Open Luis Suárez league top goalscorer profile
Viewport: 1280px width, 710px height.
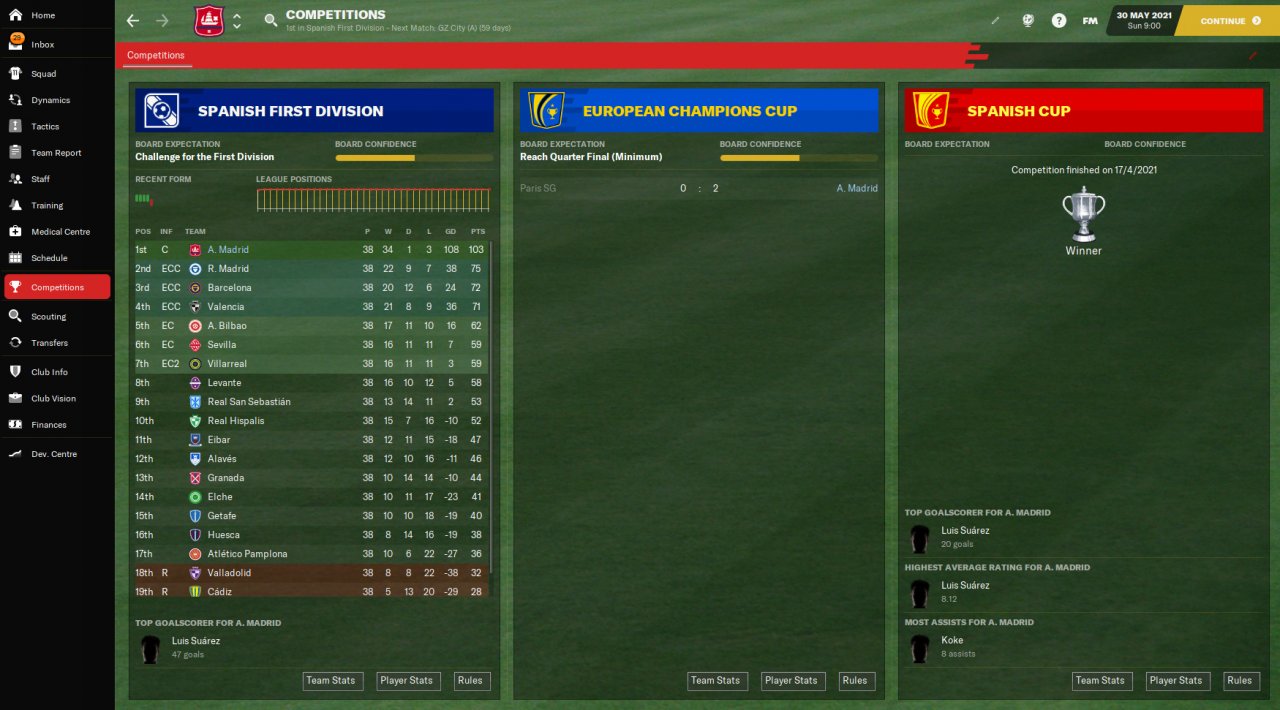click(x=196, y=641)
